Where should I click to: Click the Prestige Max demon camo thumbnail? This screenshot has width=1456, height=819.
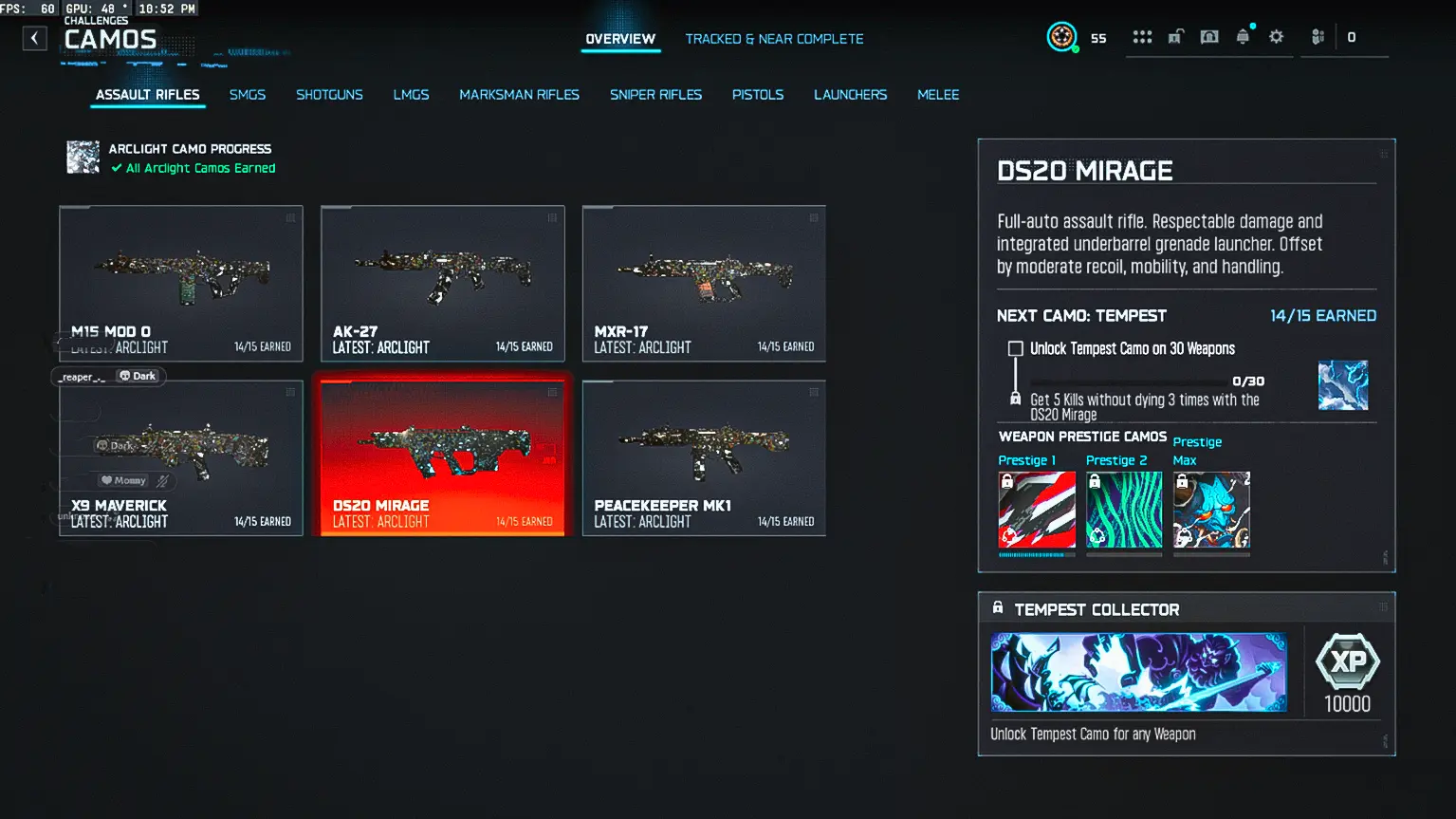pos(1211,509)
